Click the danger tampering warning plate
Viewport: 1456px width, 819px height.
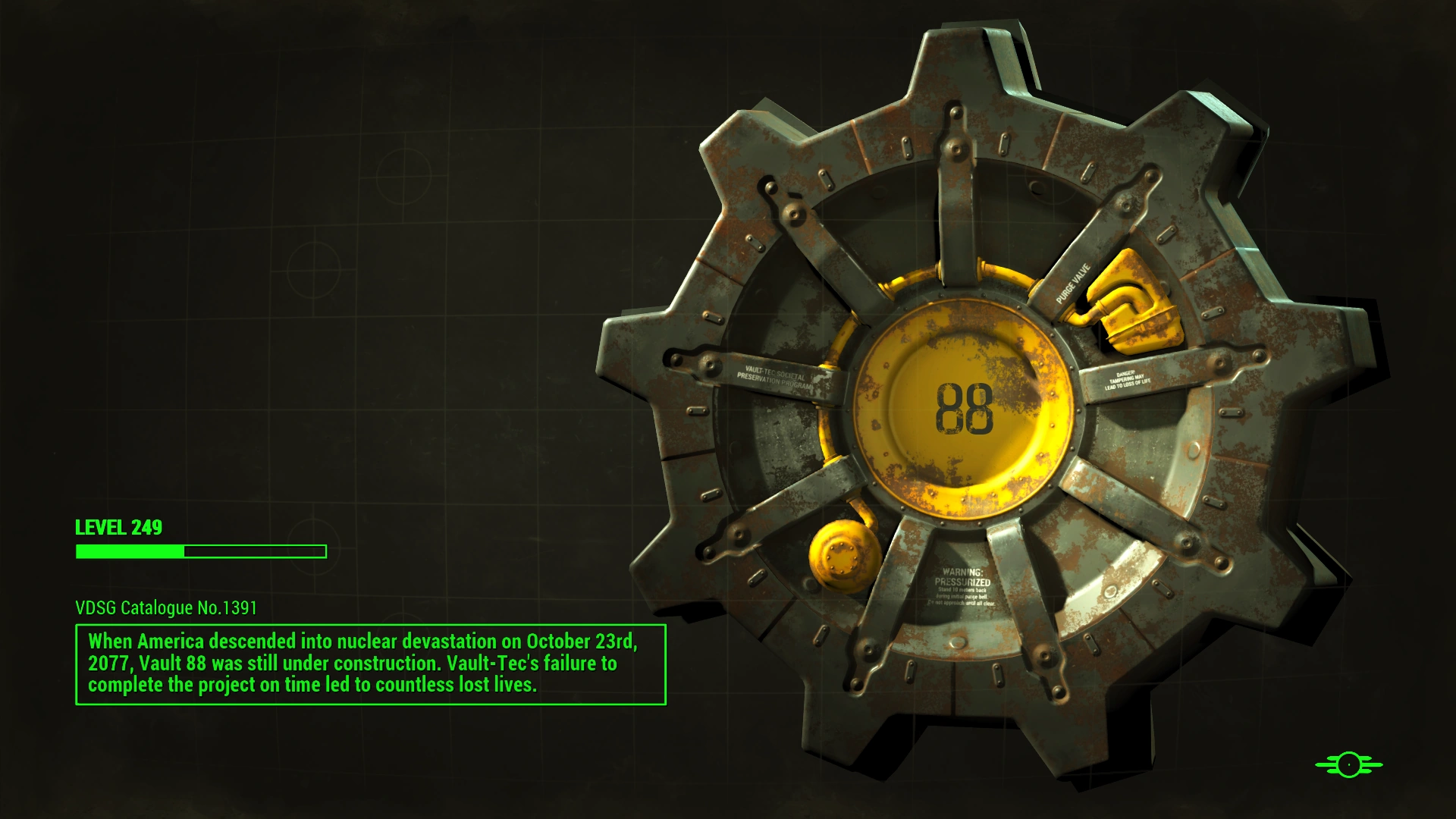pyautogui.click(x=1128, y=378)
